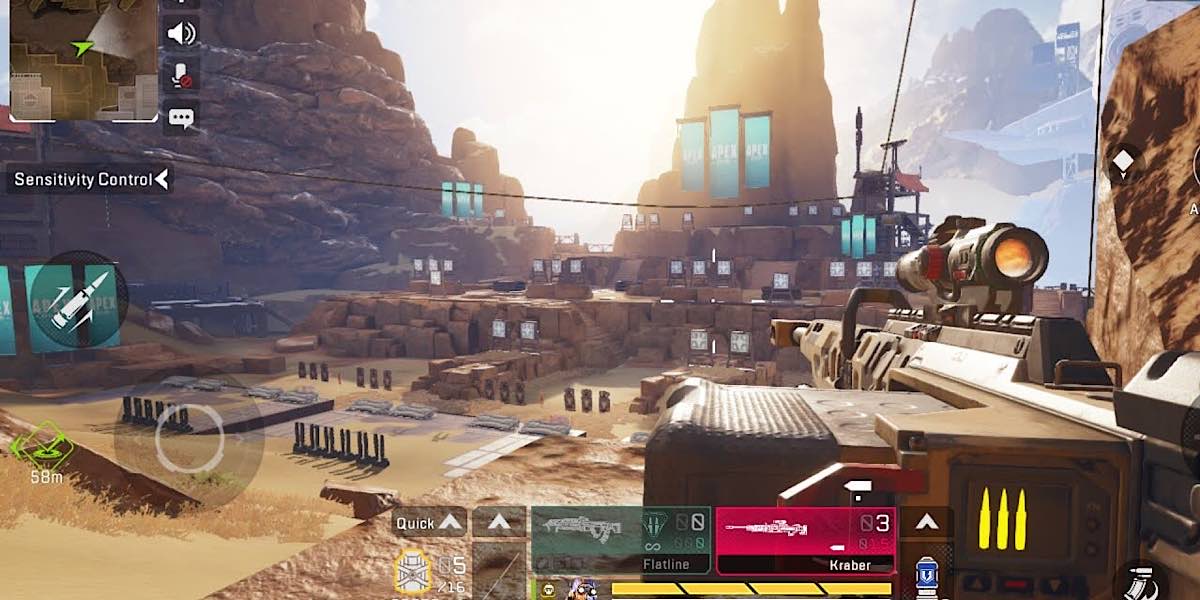The width and height of the screenshot is (1200, 600).
Task: Tap the virtual movement joystick
Action: pyautogui.click(x=189, y=440)
